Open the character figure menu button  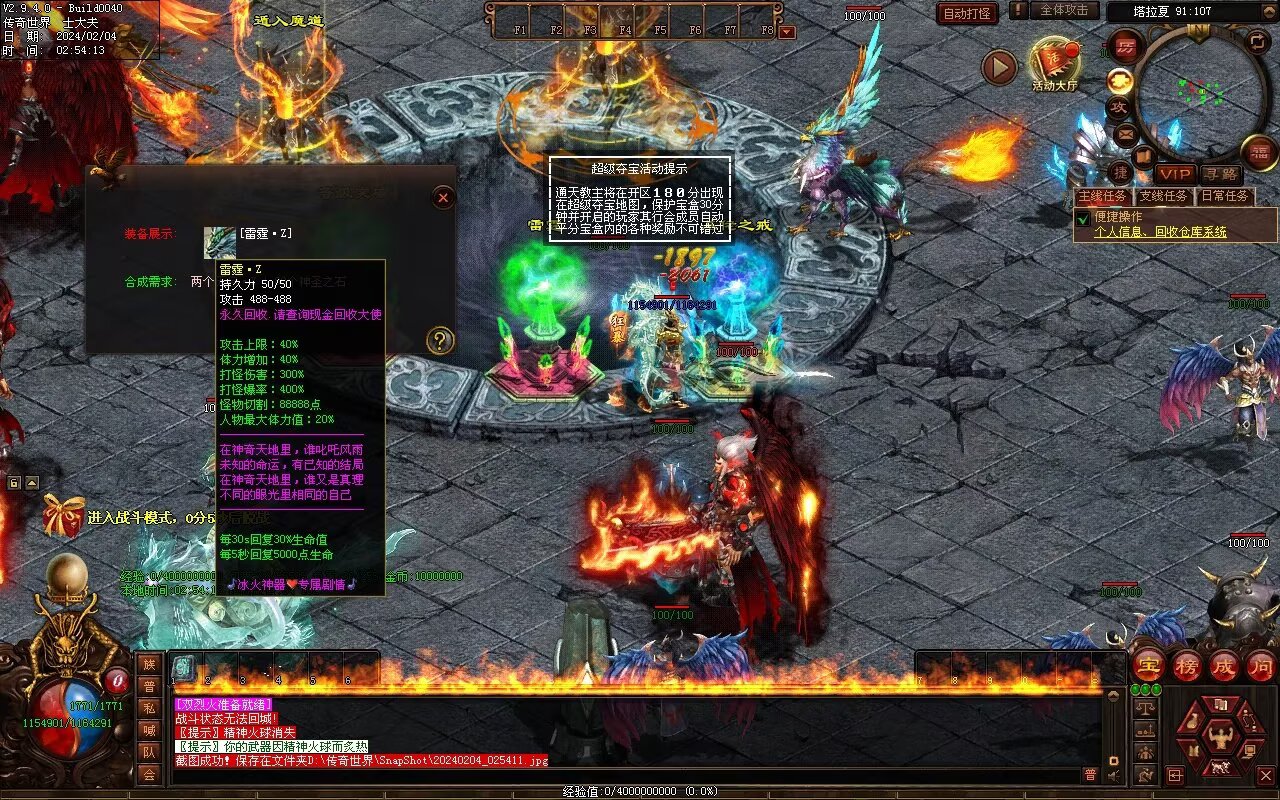tap(1219, 739)
